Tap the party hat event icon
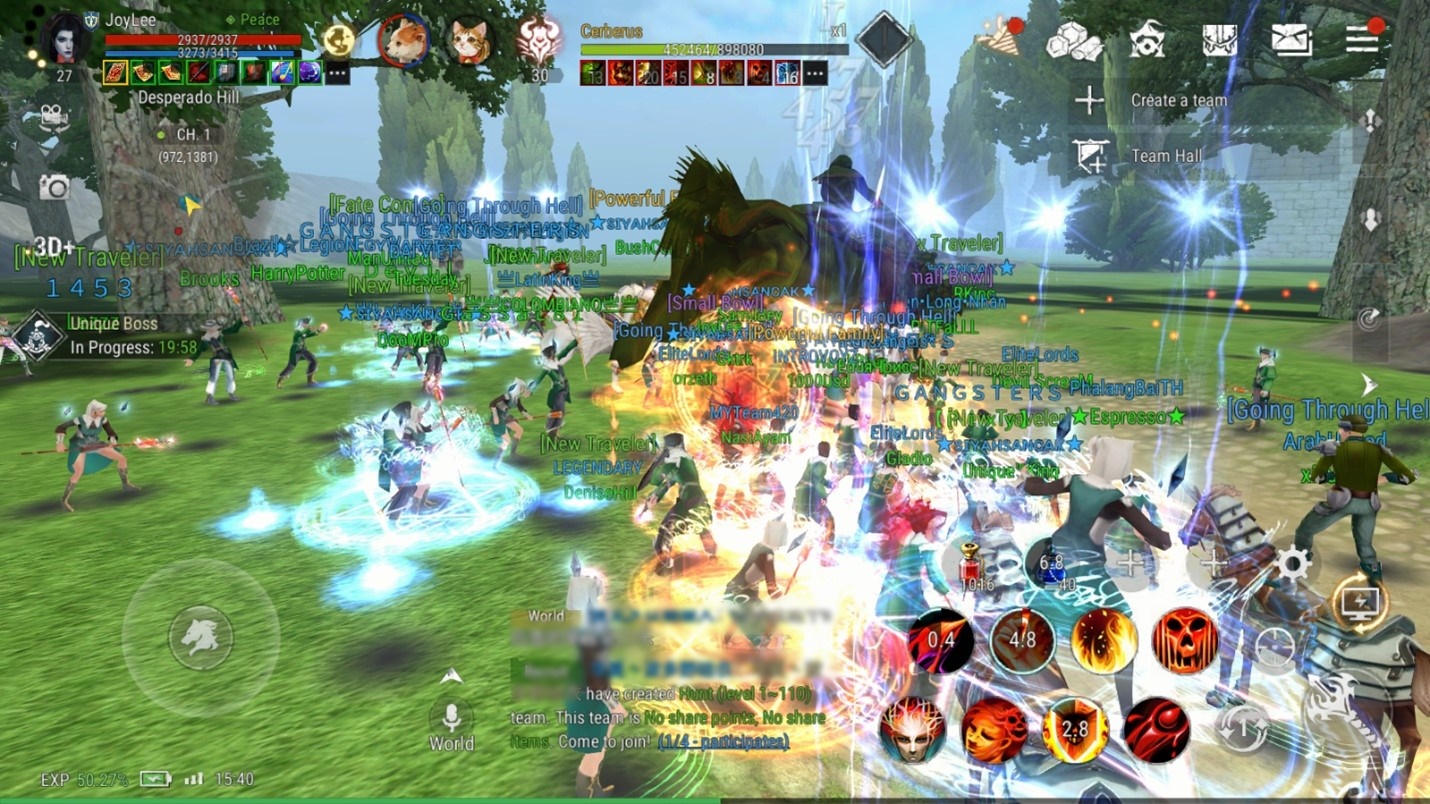1430x804 pixels. click(1000, 37)
